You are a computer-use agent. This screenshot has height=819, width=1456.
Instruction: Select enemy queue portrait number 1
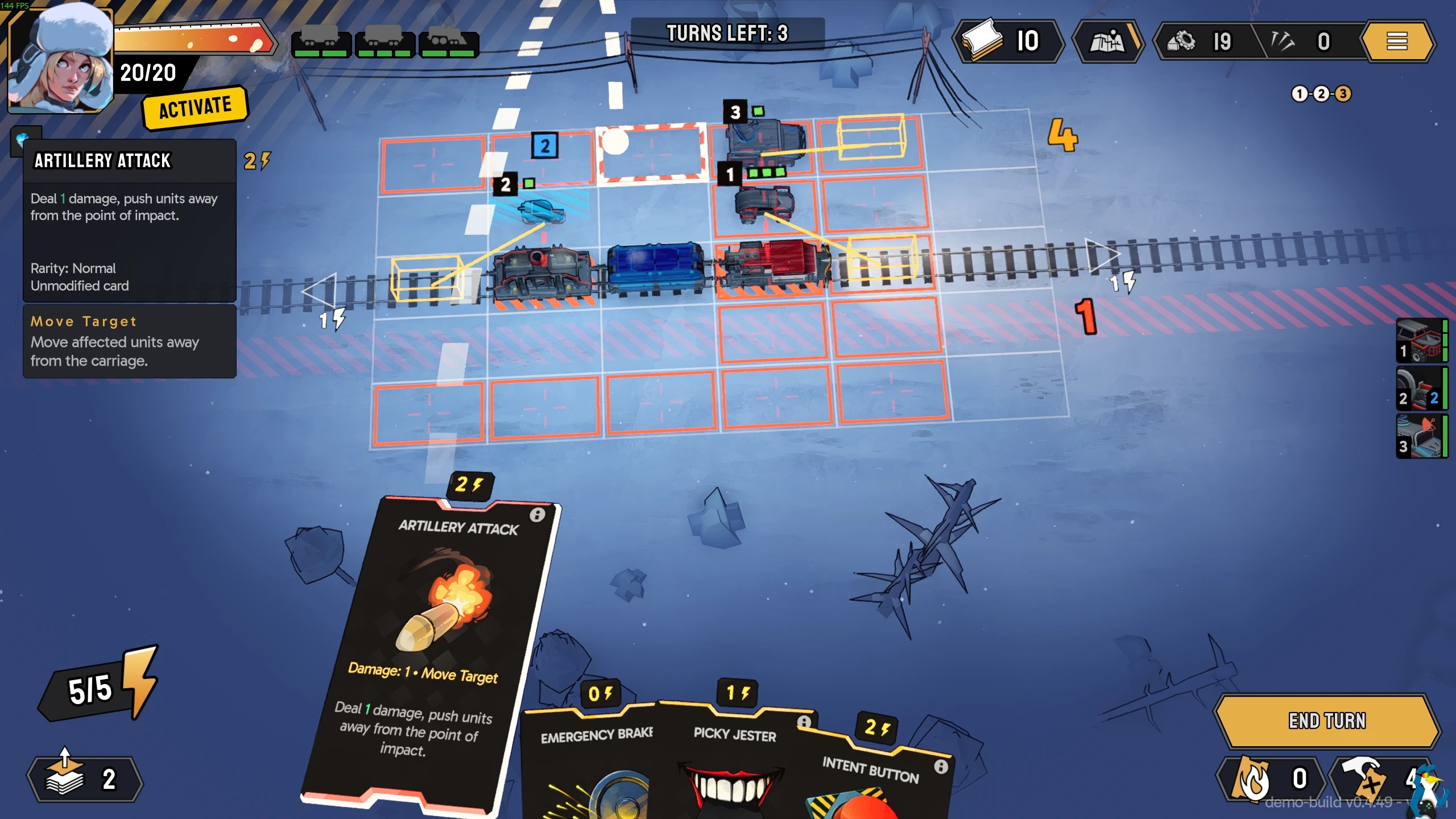pos(1421,341)
